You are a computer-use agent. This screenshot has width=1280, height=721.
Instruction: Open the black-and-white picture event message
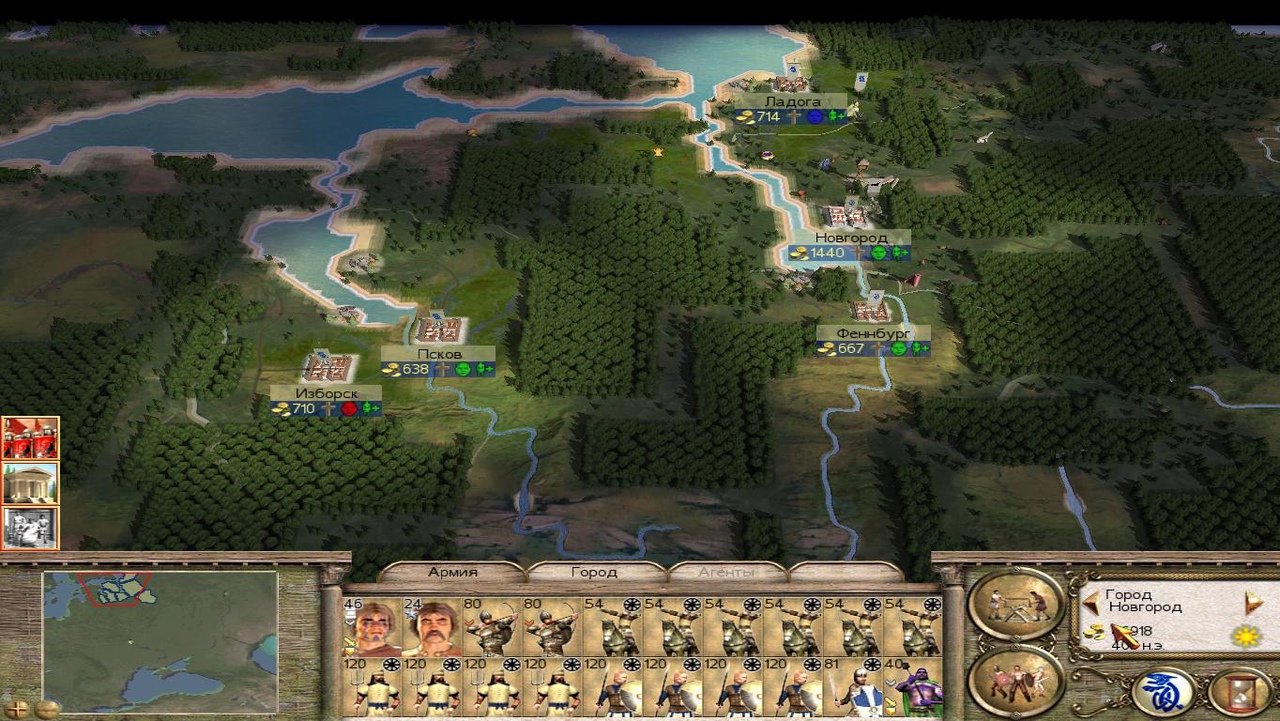pos(30,528)
